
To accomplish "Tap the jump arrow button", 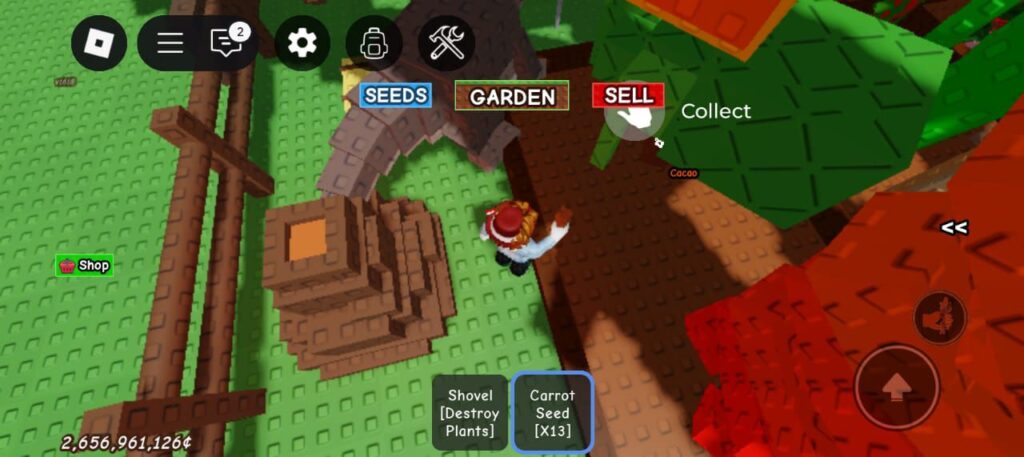I will point(896,387).
